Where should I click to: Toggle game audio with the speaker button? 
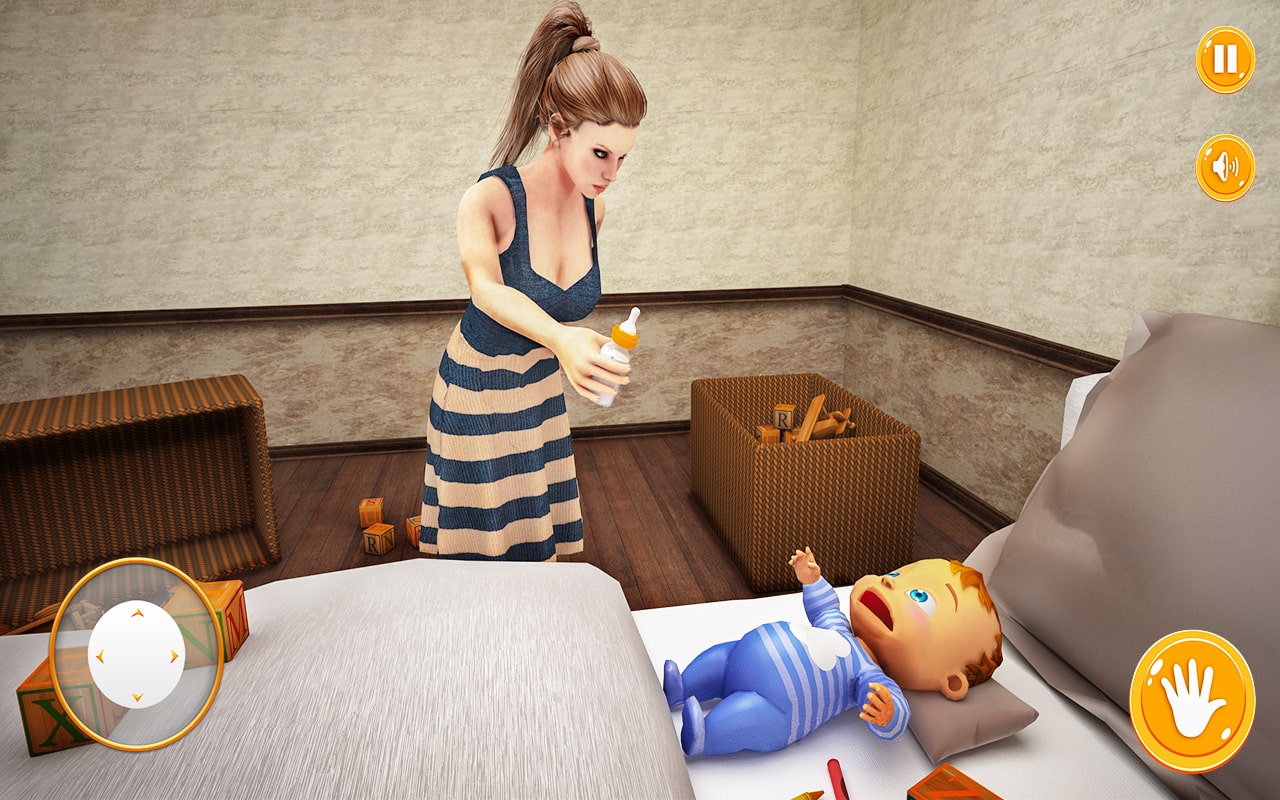click(1224, 165)
